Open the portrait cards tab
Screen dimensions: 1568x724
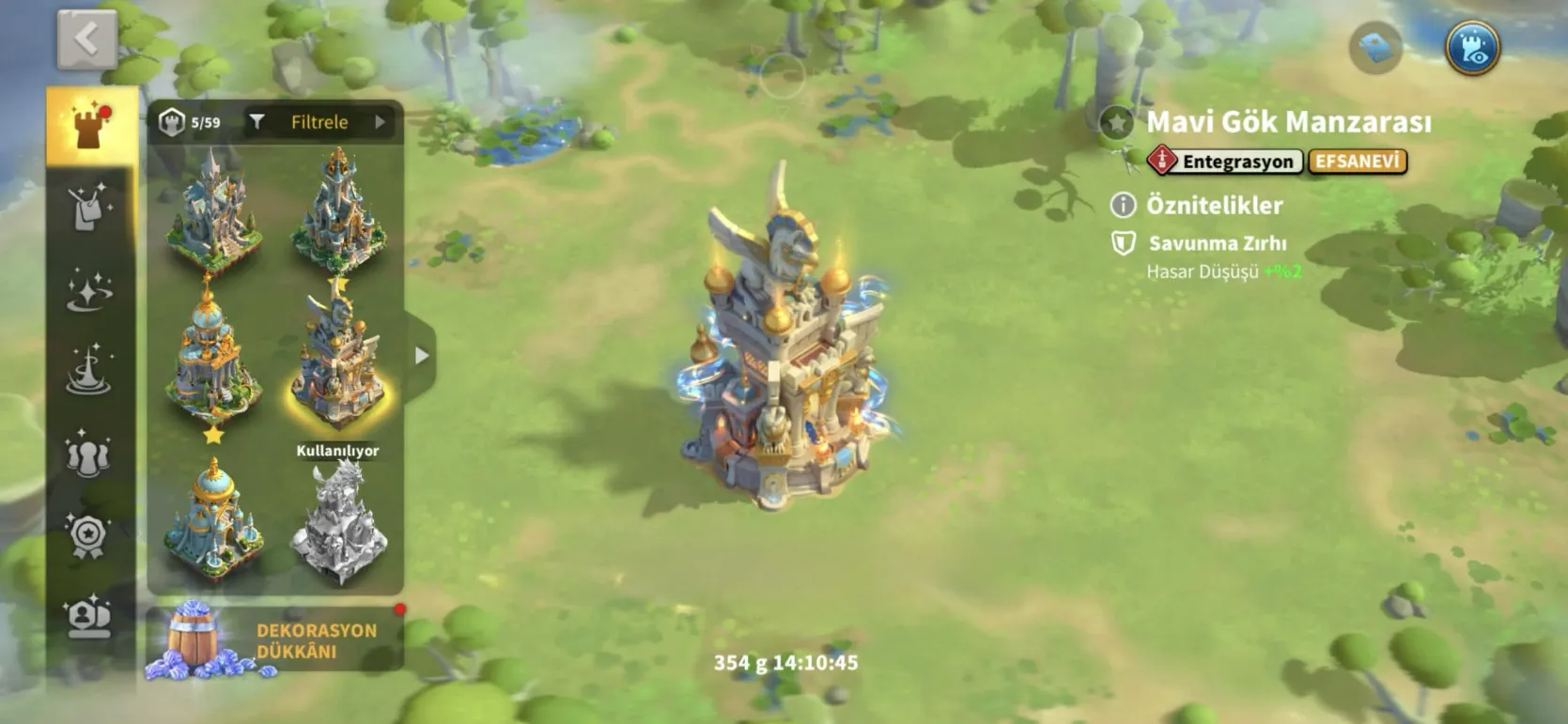tap(90, 616)
